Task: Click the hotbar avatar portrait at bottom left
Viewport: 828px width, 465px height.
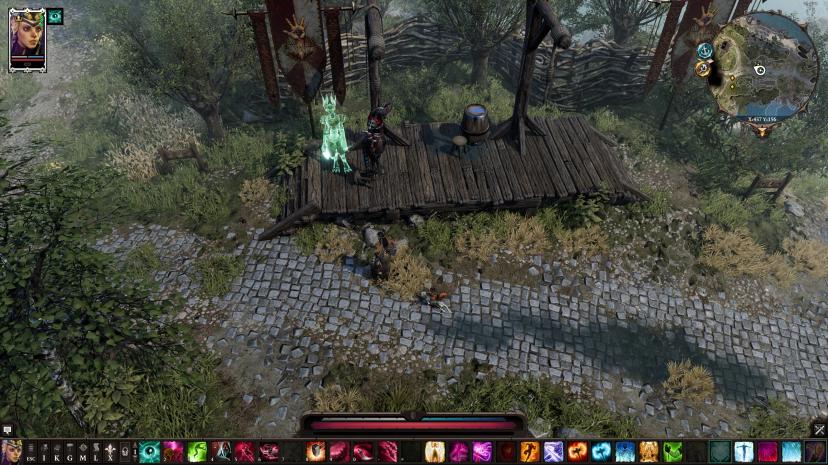Action: pyautogui.click(x=12, y=451)
